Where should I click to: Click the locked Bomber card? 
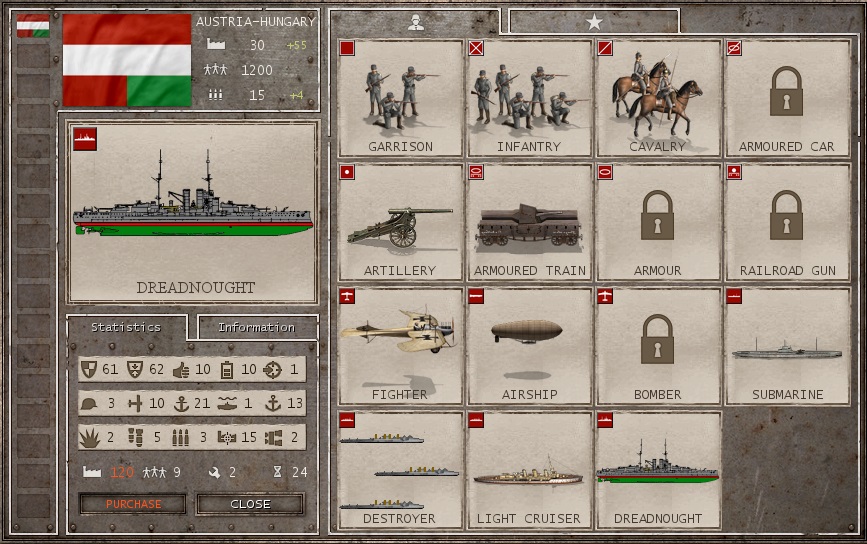pos(658,346)
